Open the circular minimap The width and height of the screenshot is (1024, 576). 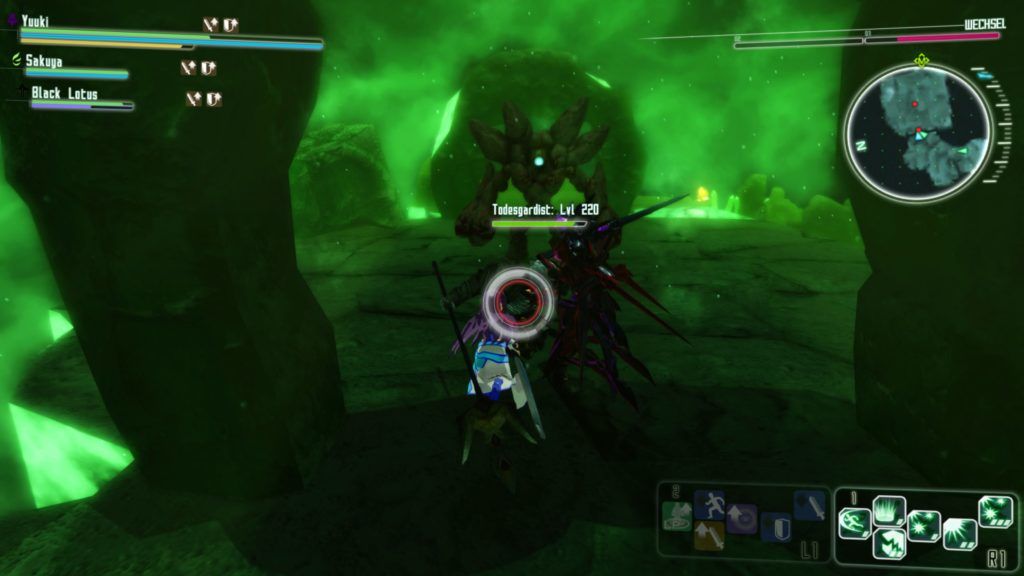click(x=917, y=131)
